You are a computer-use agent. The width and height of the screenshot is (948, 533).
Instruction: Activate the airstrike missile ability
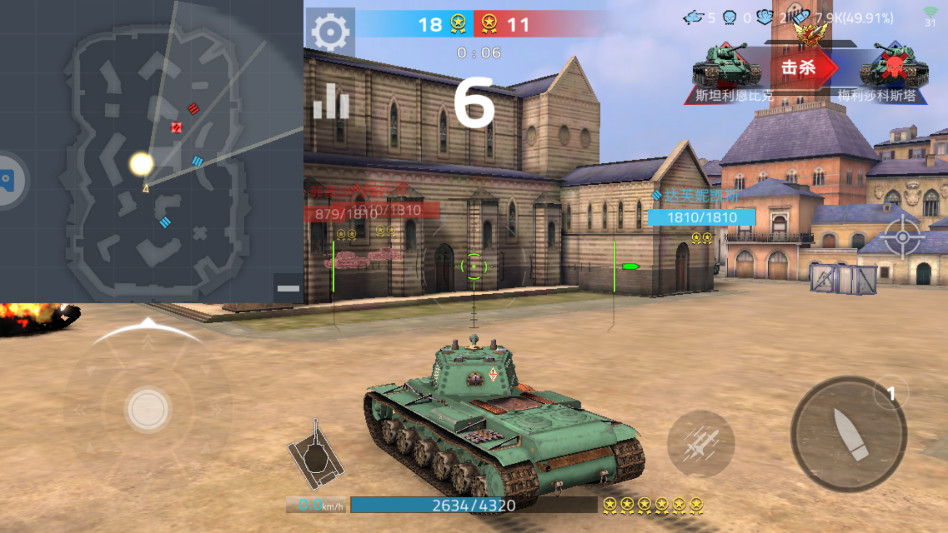pos(700,443)
